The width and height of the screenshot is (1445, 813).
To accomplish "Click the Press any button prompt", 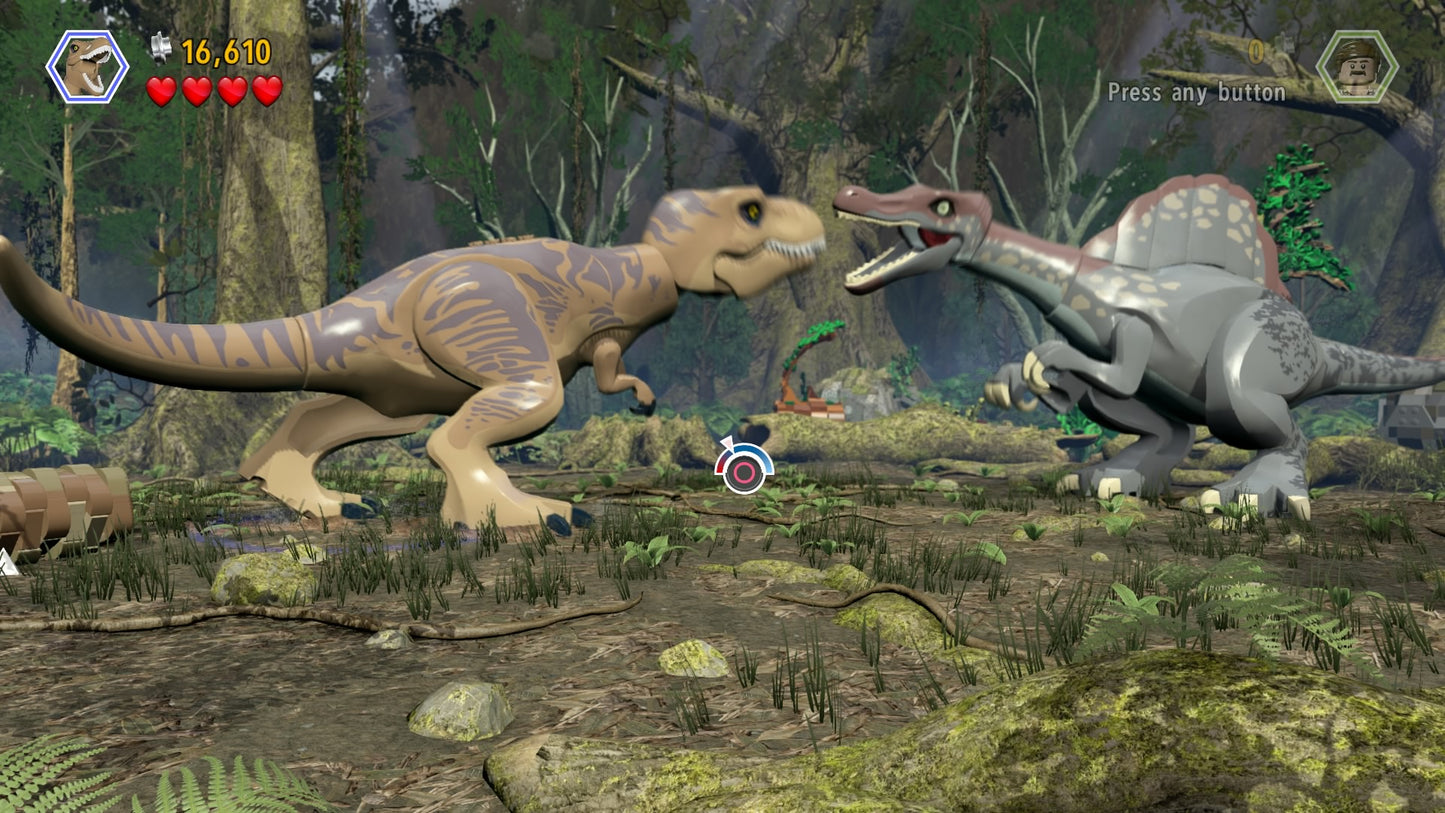I will [x=1196, y=93].
